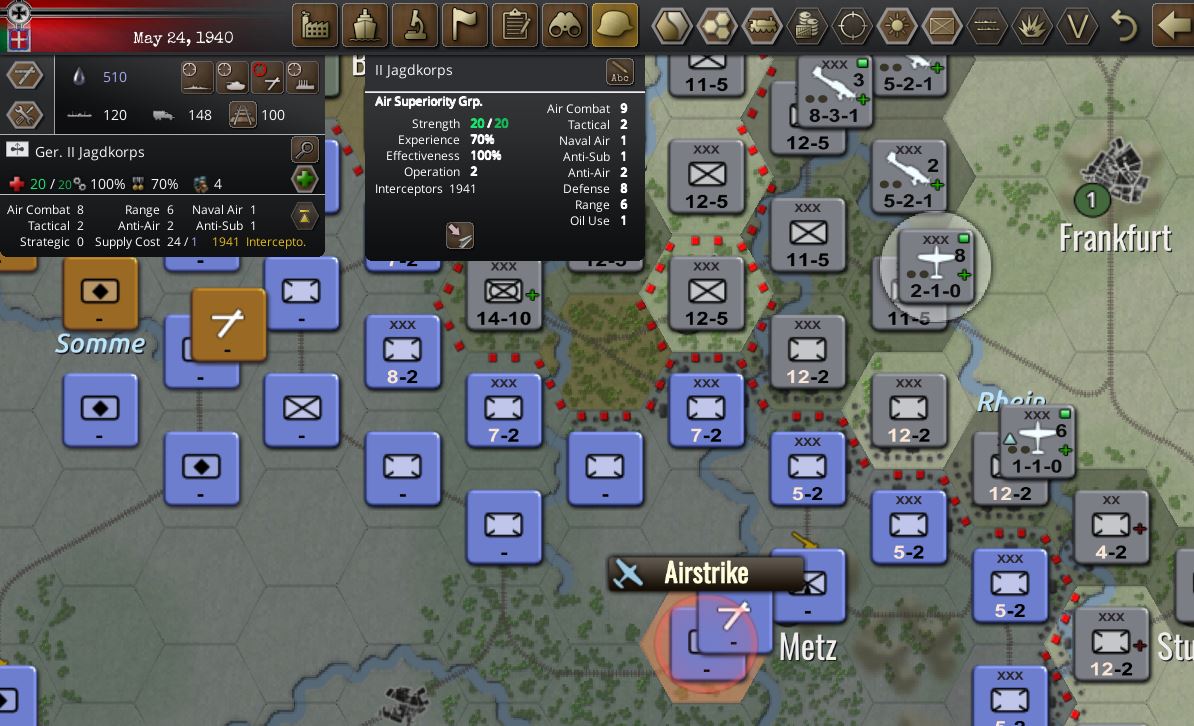The width and height of the screenshot is (1194, 726).
Task: Reinforce II Jagdkorps with green plus
Action: click(x=304, y=181)
